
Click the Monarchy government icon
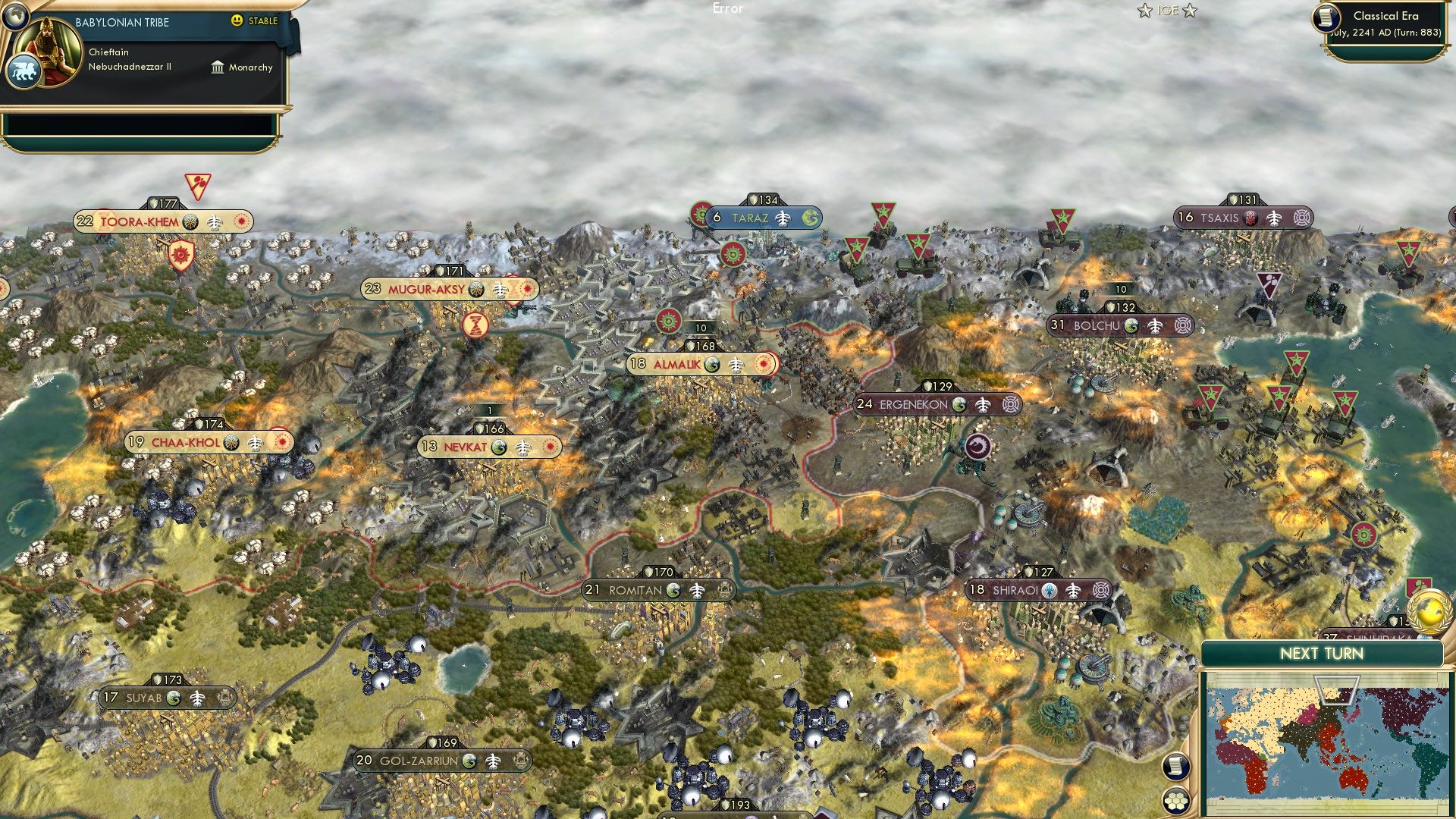pos(217,67)
